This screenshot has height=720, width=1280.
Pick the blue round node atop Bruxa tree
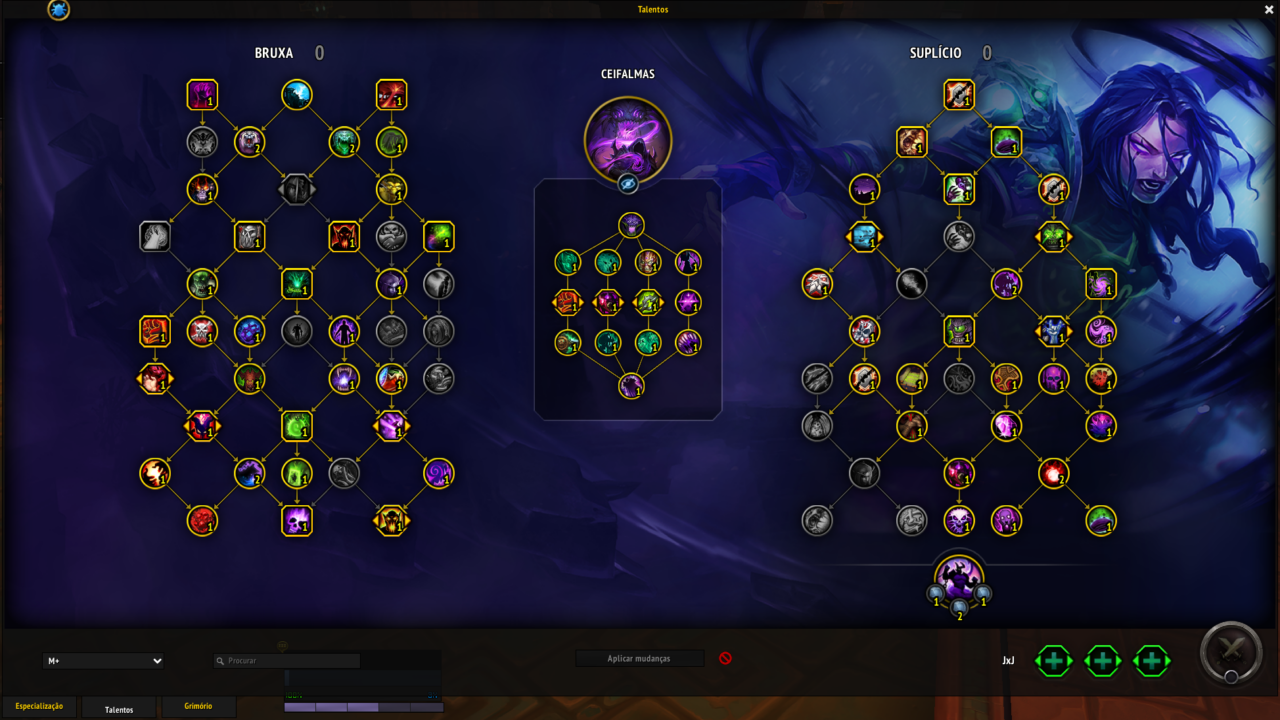(x=297, y=95)
